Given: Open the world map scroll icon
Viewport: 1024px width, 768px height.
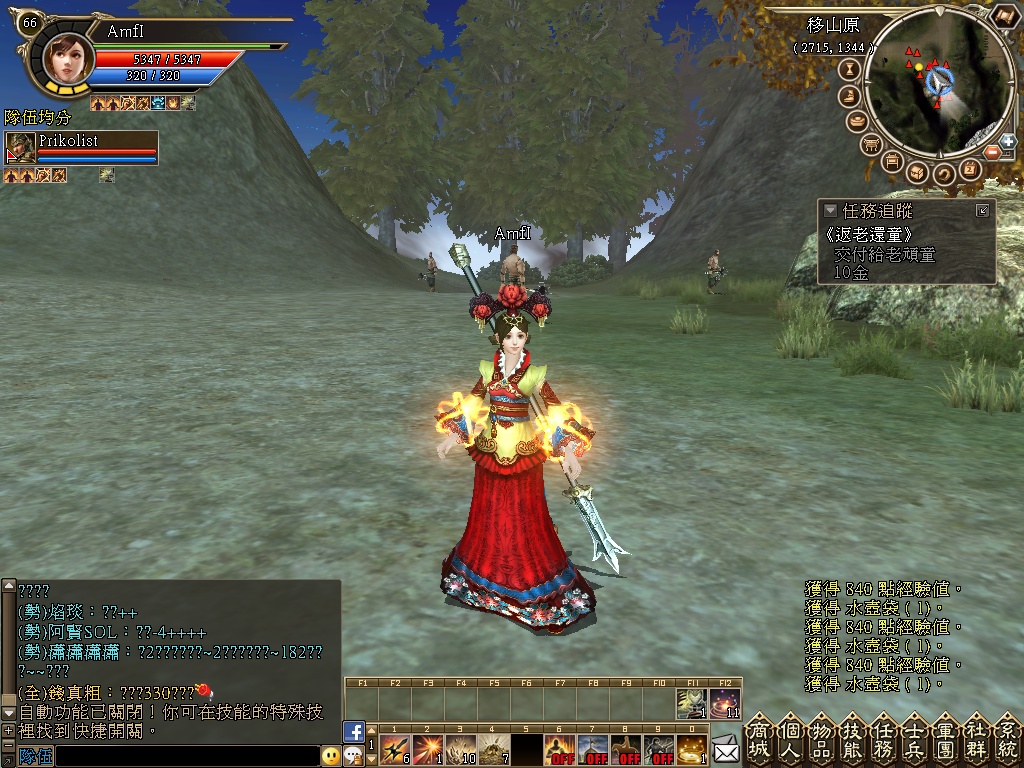Looking at the screenshot, I should click(1004, 19).
